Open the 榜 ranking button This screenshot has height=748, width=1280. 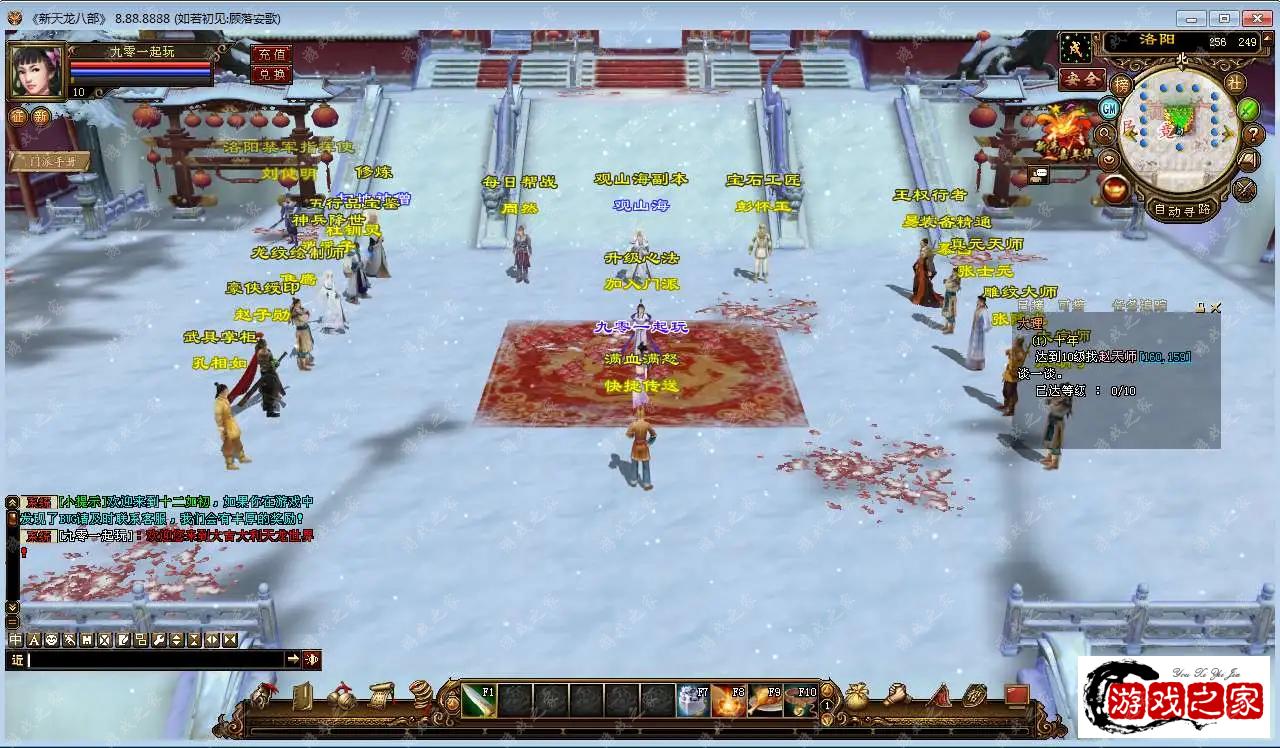click(1122, 84)
